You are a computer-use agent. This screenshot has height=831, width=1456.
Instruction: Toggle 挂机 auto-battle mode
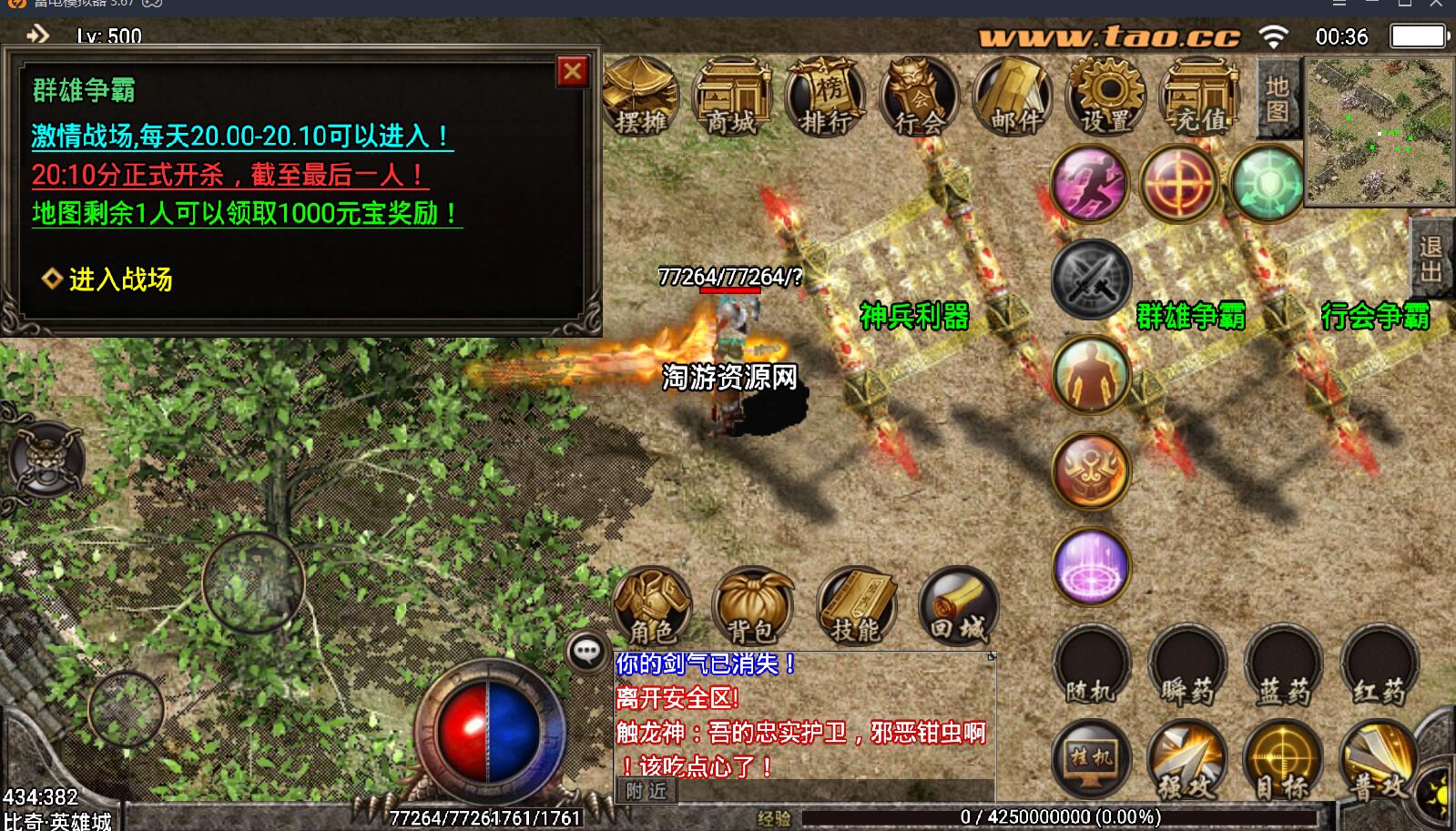(1091, 759)
